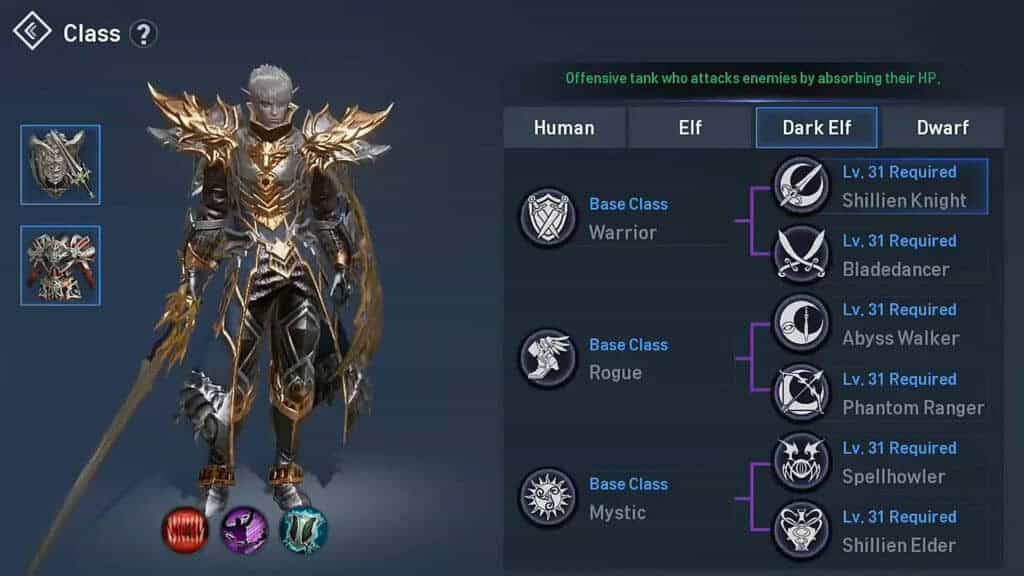Switch to the Human race tab

tap(564, 128)
